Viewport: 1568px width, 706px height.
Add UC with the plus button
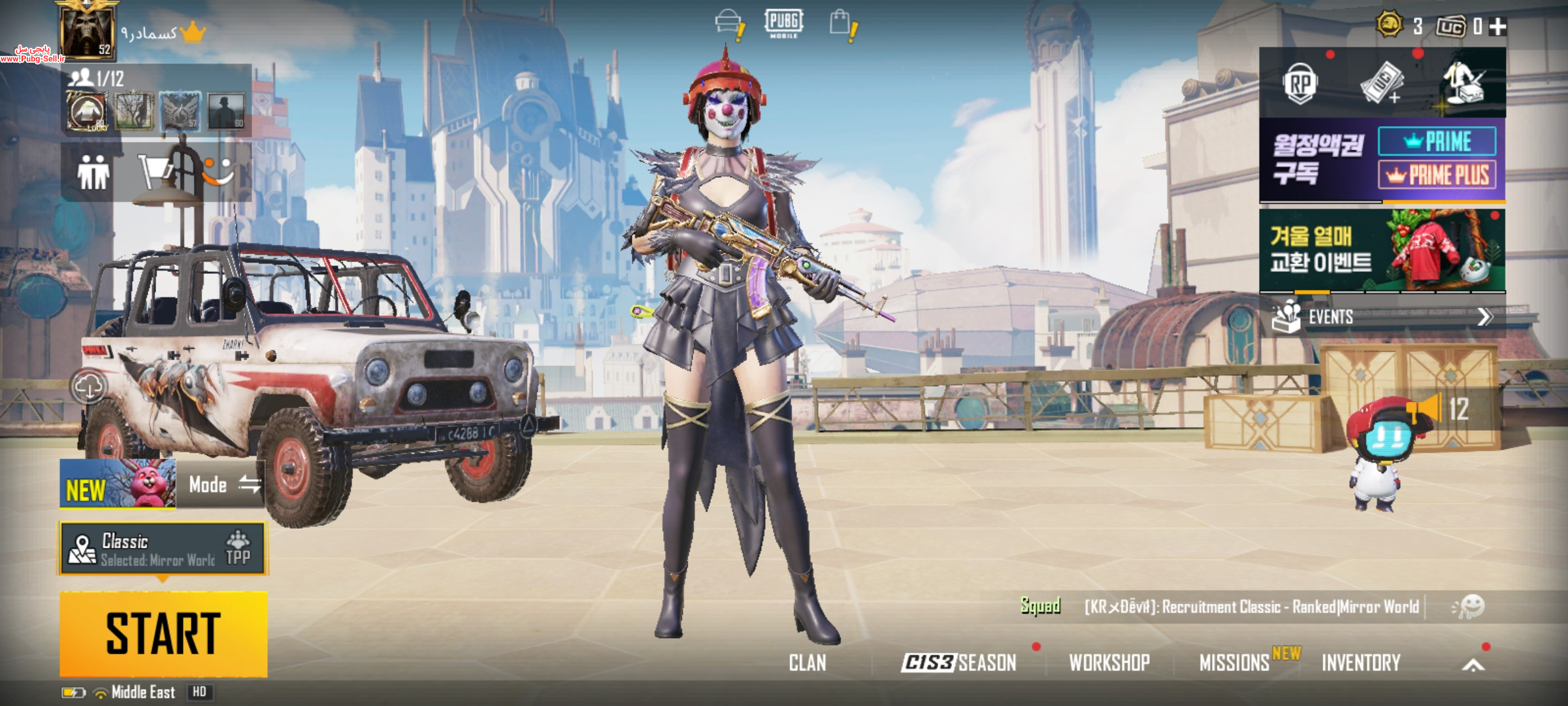1498,27
